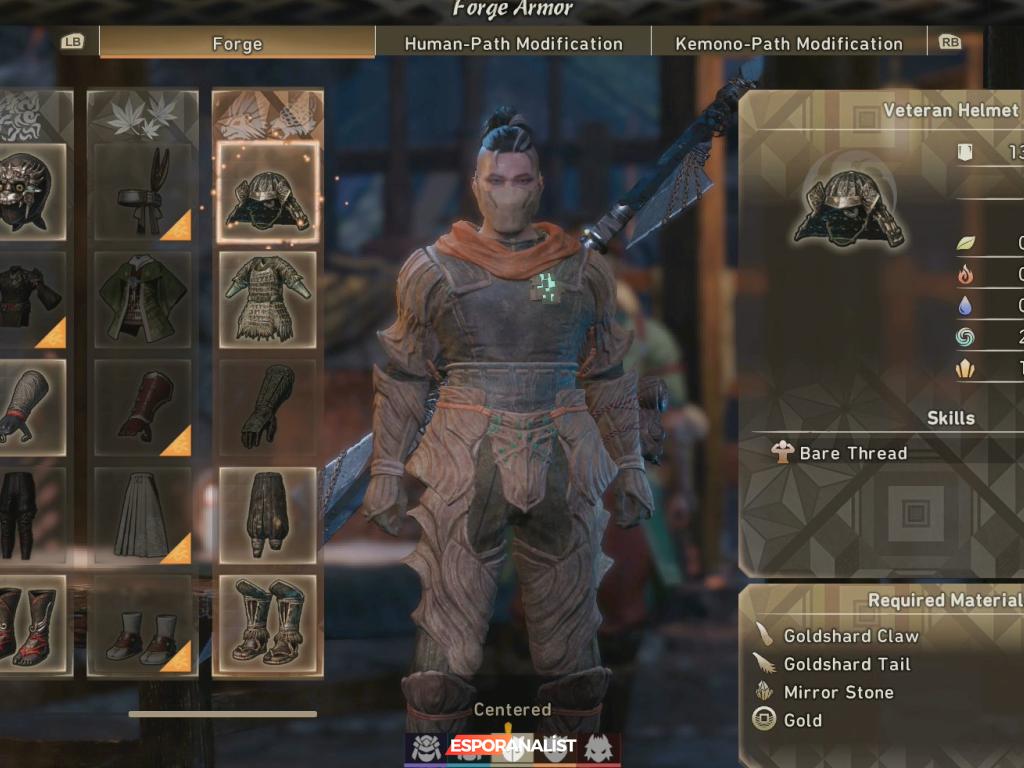Click the Goldshard Claw material row
This screenshot has height=768, width=1024.
click(x=850, y=636)
